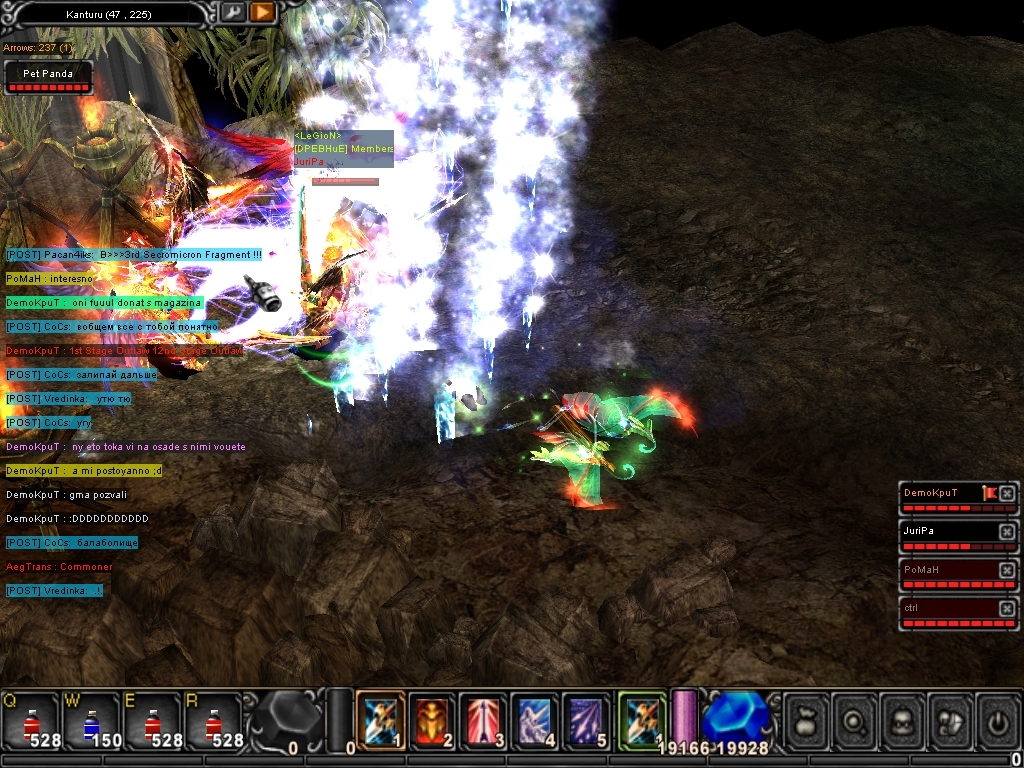Activate the golden armor skill in slot 2
Image resolution: width=1024 pixels, height=768 pixels.
(x=432, y=720)
